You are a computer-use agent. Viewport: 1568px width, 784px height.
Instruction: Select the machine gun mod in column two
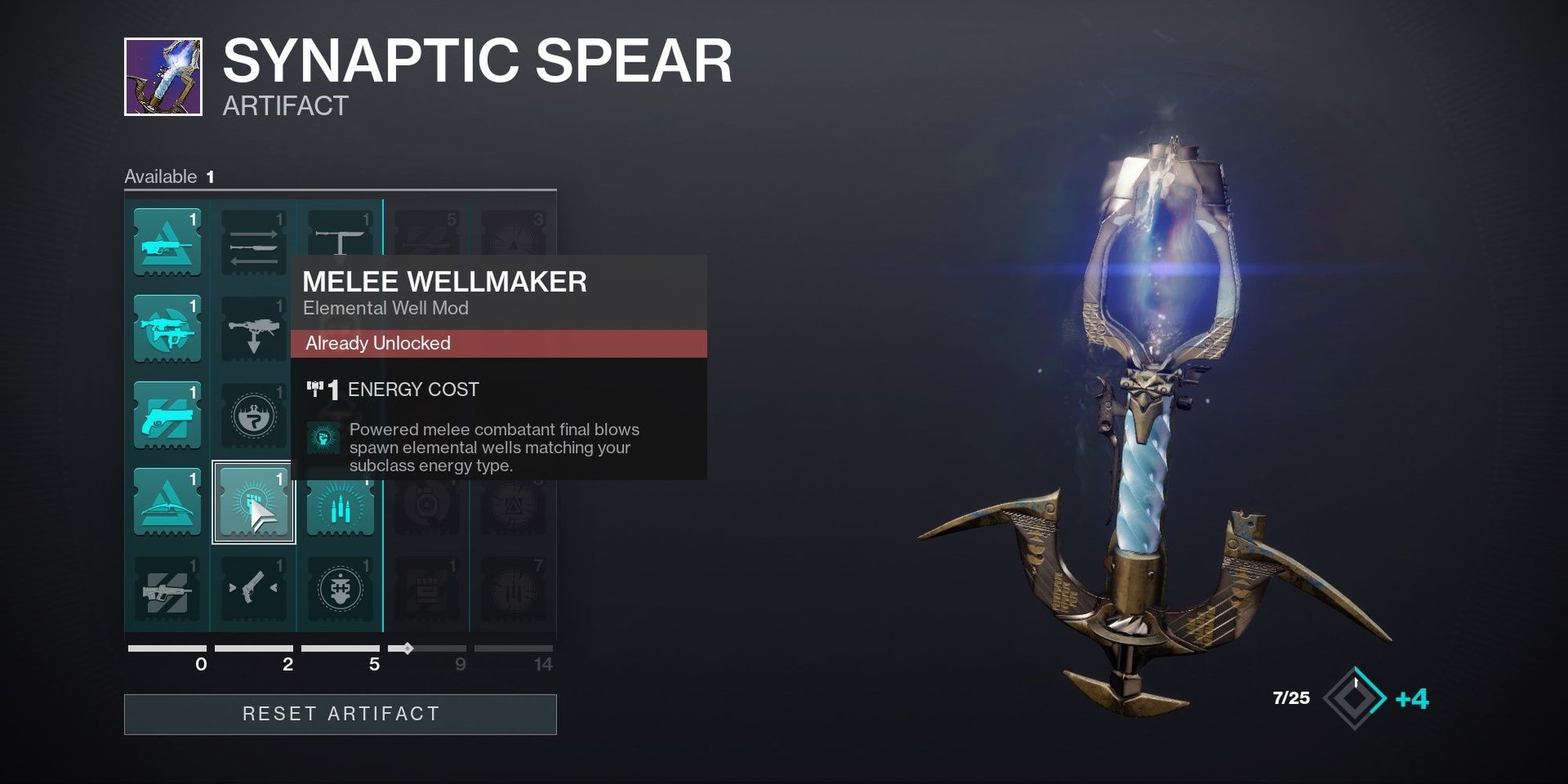(252, 329)
